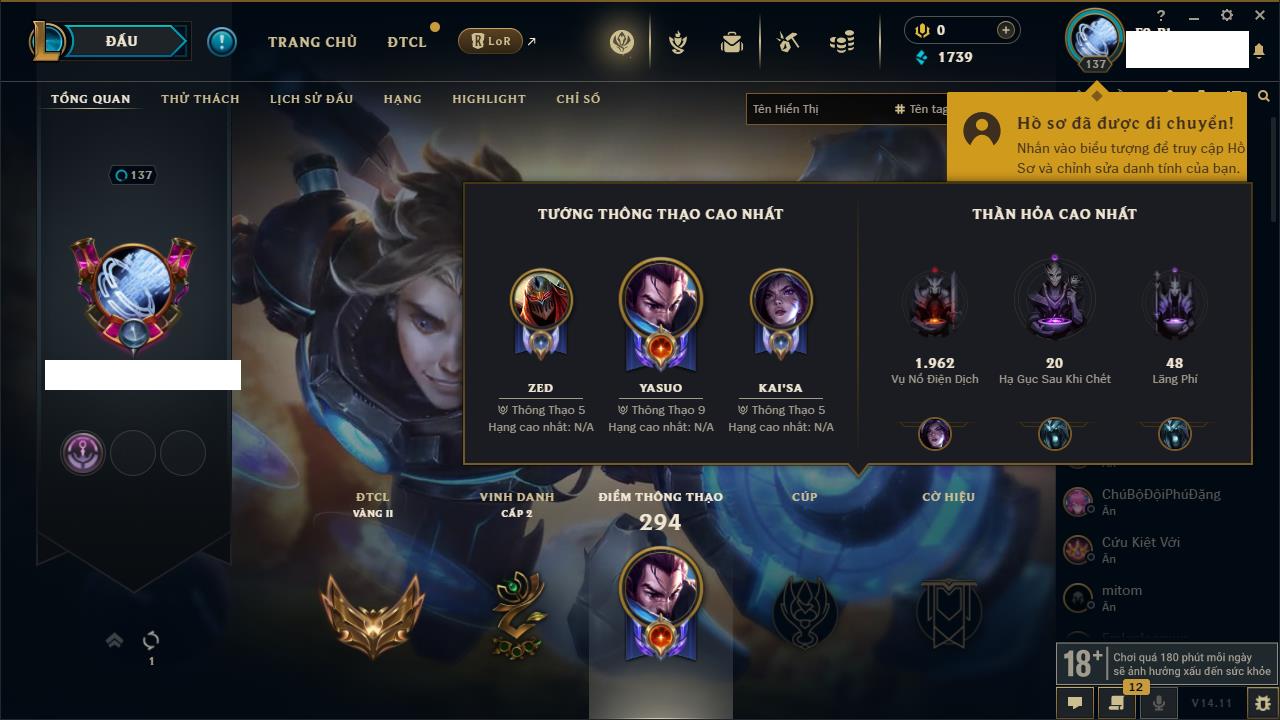
Task: Click the plus button to buy RP
Action: click(1006, 30)
